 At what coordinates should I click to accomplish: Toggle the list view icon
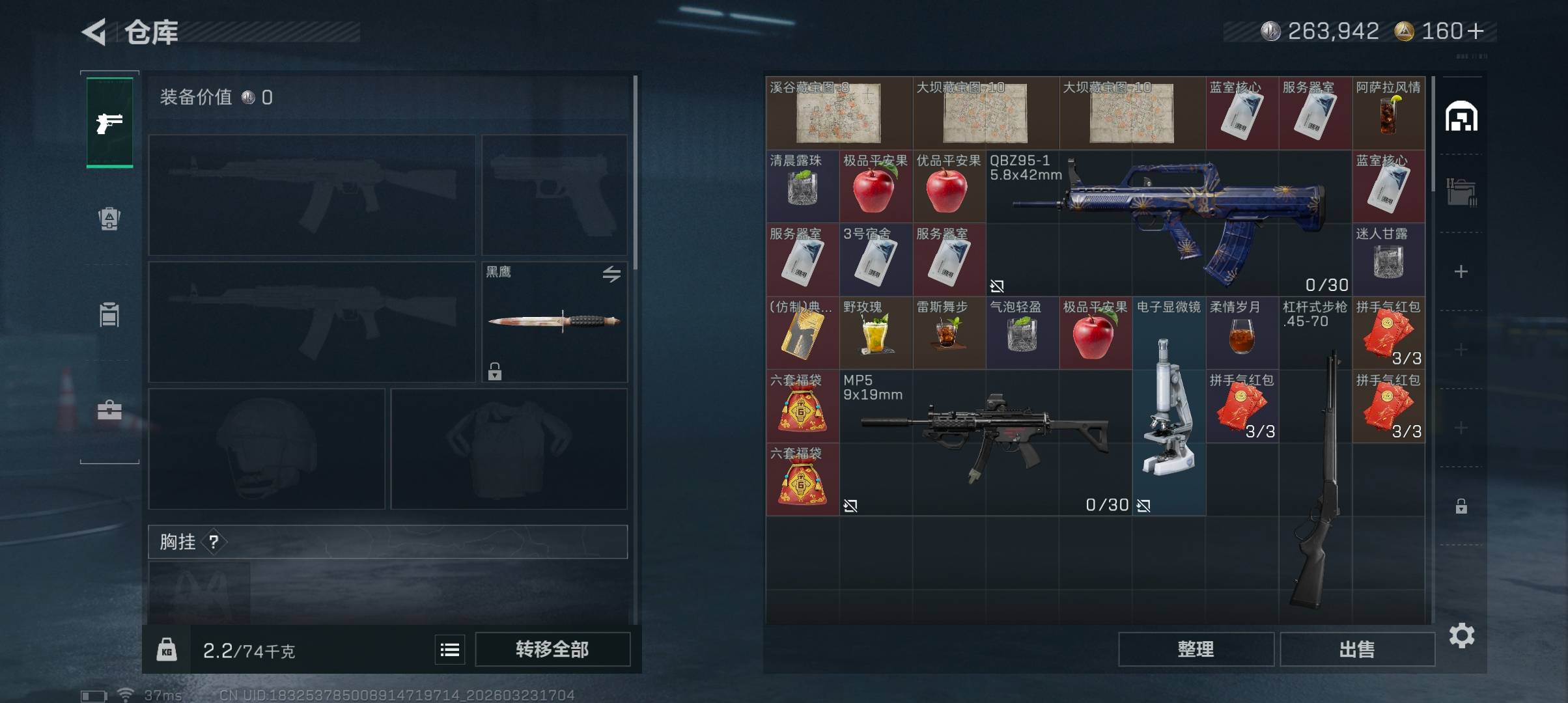(x=450, y=650)
